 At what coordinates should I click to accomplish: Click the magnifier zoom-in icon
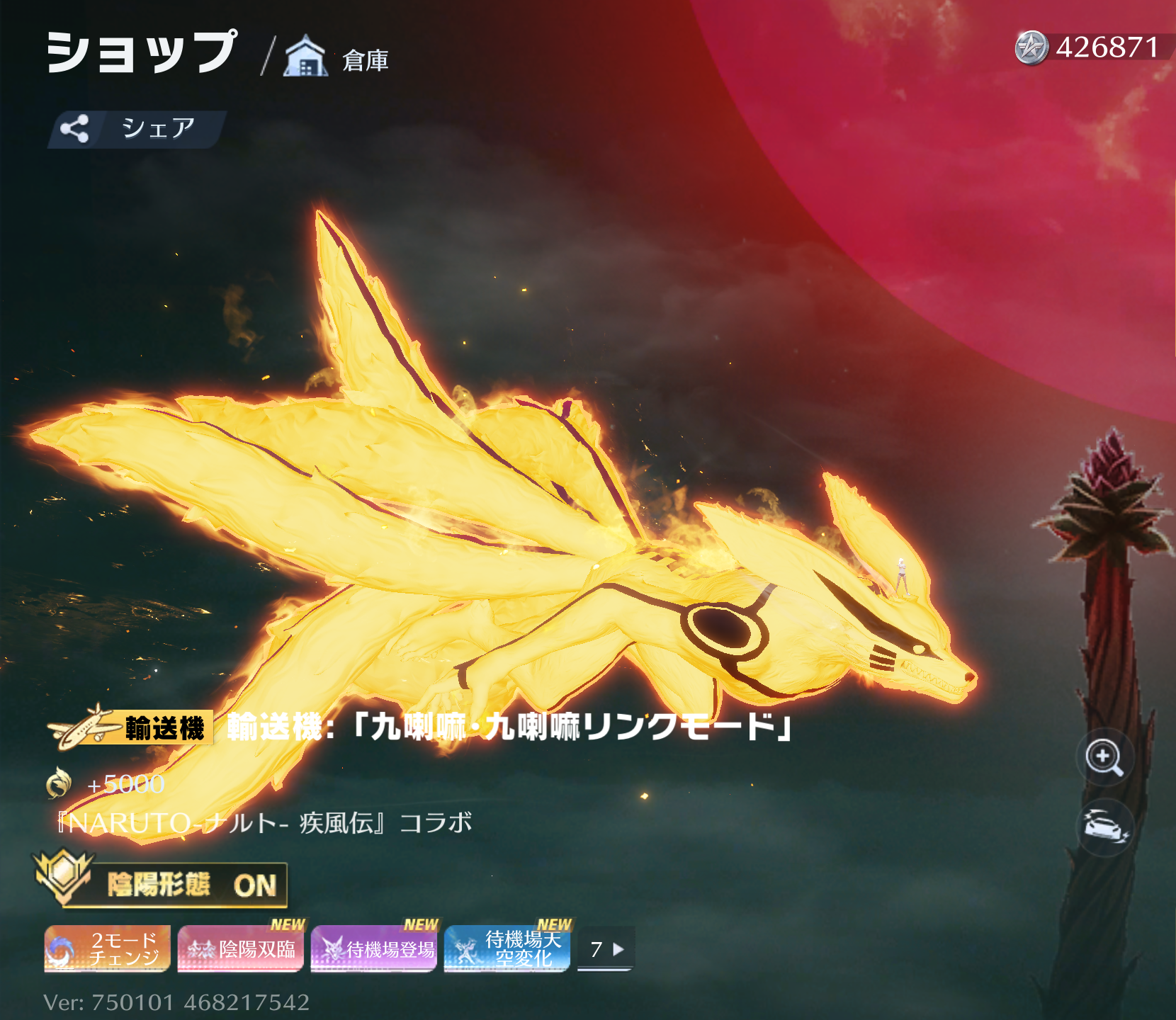(x=1104, y=757)
